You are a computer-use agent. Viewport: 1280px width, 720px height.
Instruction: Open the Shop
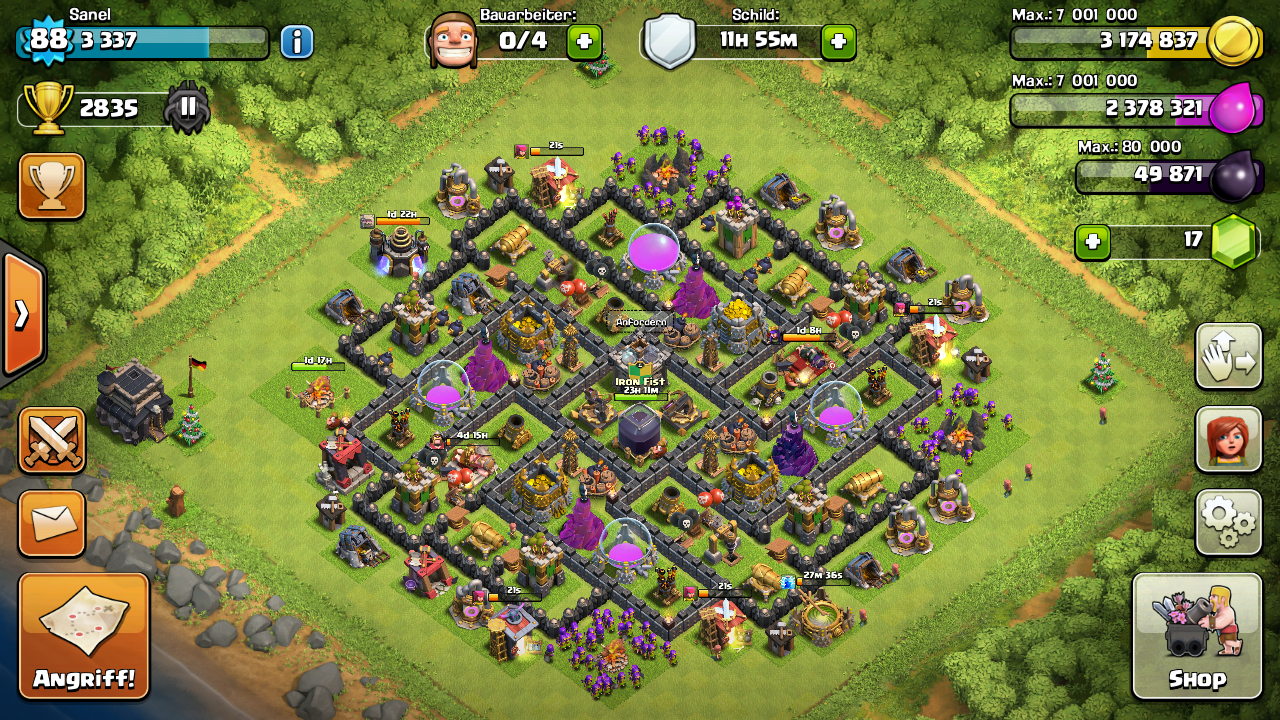click(x=1196, y=635)
